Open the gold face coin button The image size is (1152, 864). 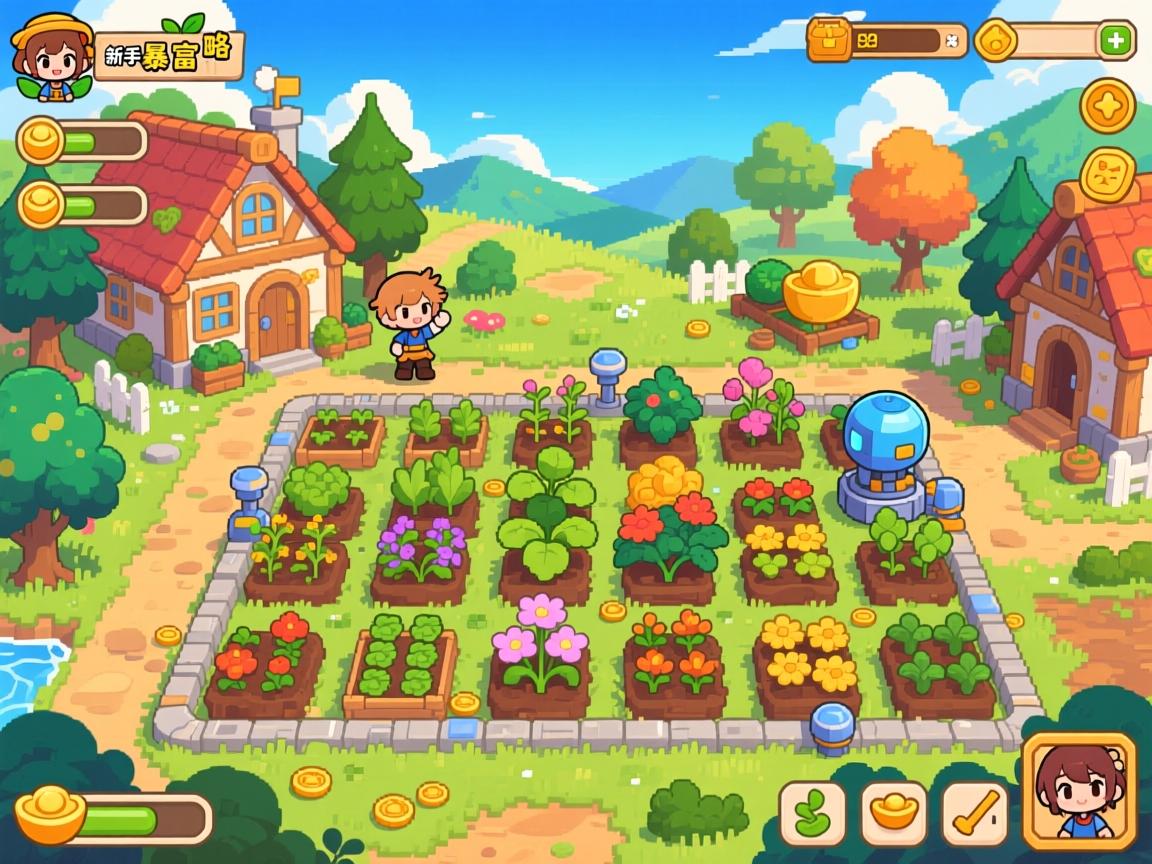coord(1108,177)
